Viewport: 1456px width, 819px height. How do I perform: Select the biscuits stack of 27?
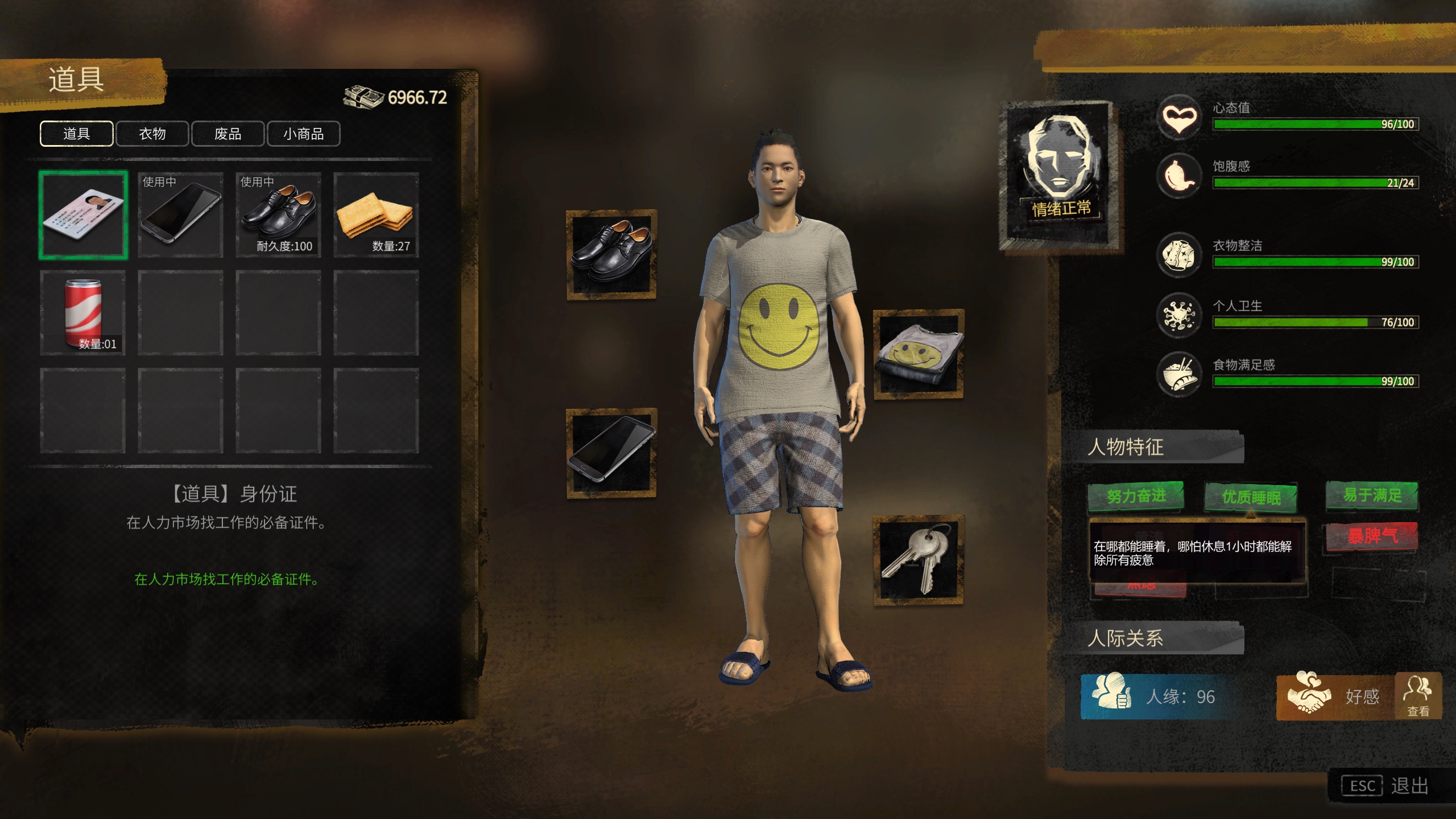(x=376, y=215)
